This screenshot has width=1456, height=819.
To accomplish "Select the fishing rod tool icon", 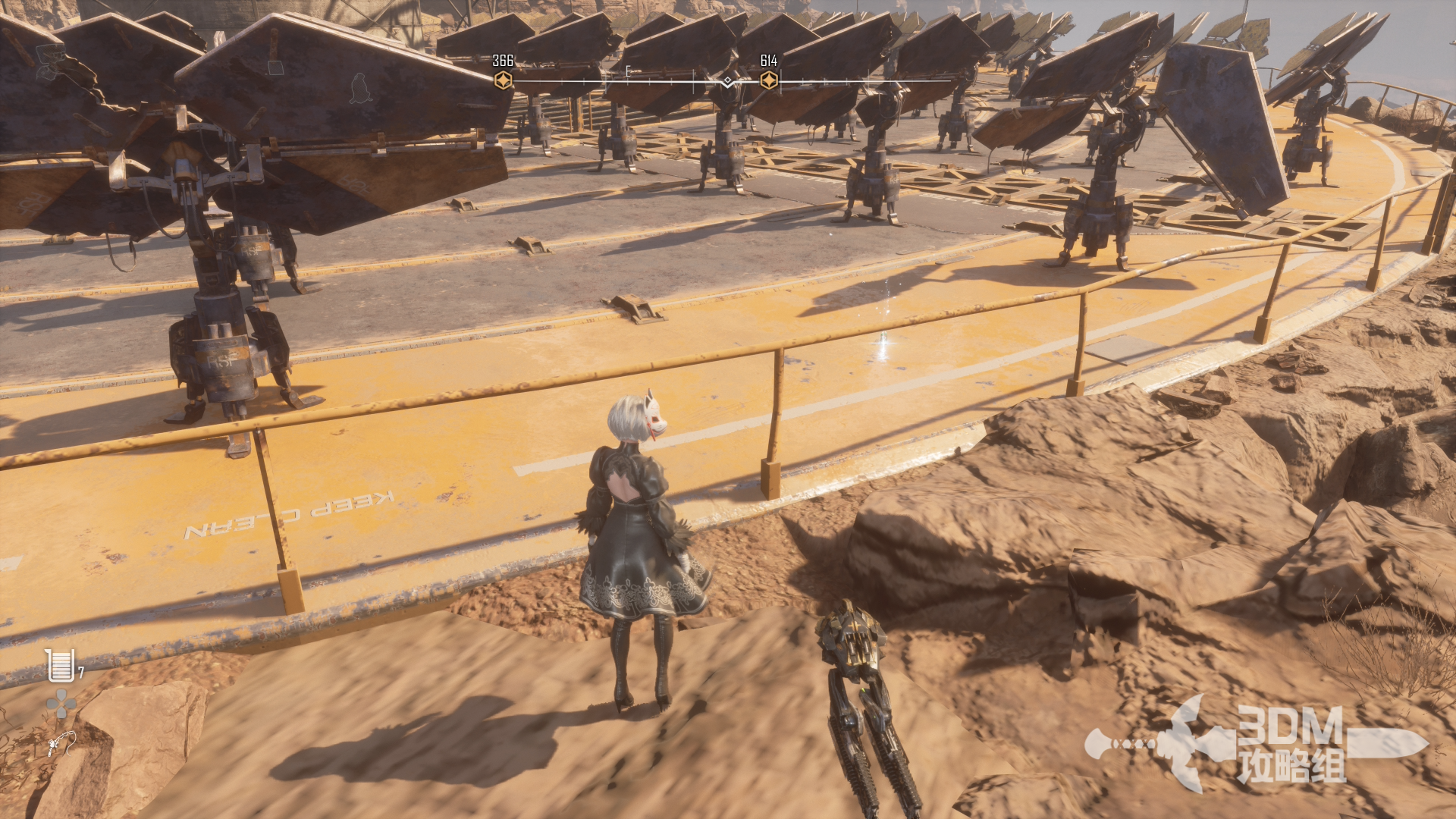I will coord(60,742).
